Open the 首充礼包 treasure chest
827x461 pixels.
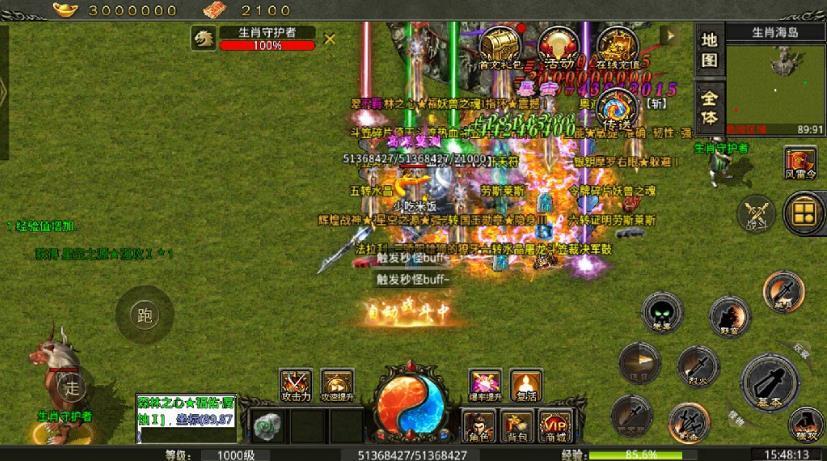coord(497,48)
